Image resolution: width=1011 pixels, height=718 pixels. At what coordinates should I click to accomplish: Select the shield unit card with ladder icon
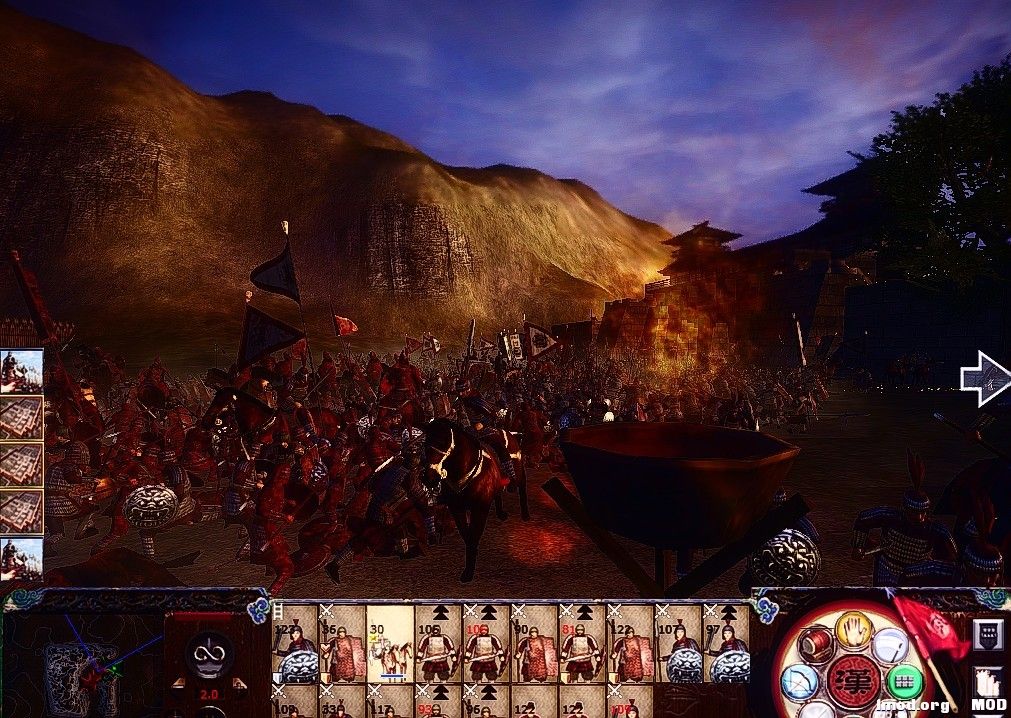(x=295, y=645)
